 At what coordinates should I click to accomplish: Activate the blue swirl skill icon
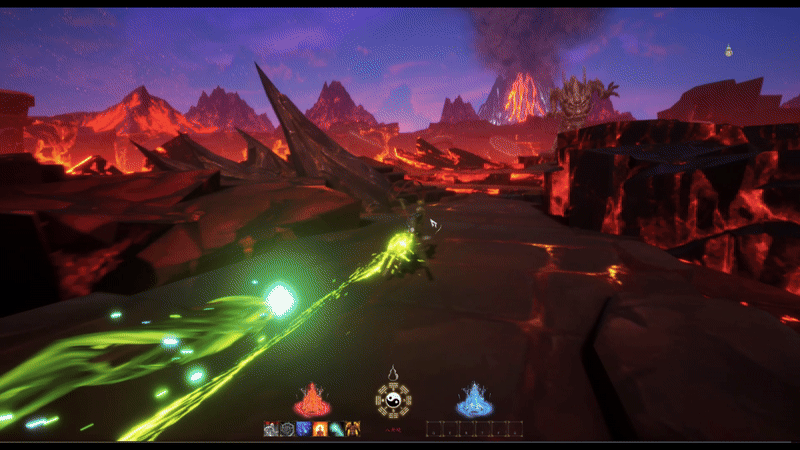point(302,429)
